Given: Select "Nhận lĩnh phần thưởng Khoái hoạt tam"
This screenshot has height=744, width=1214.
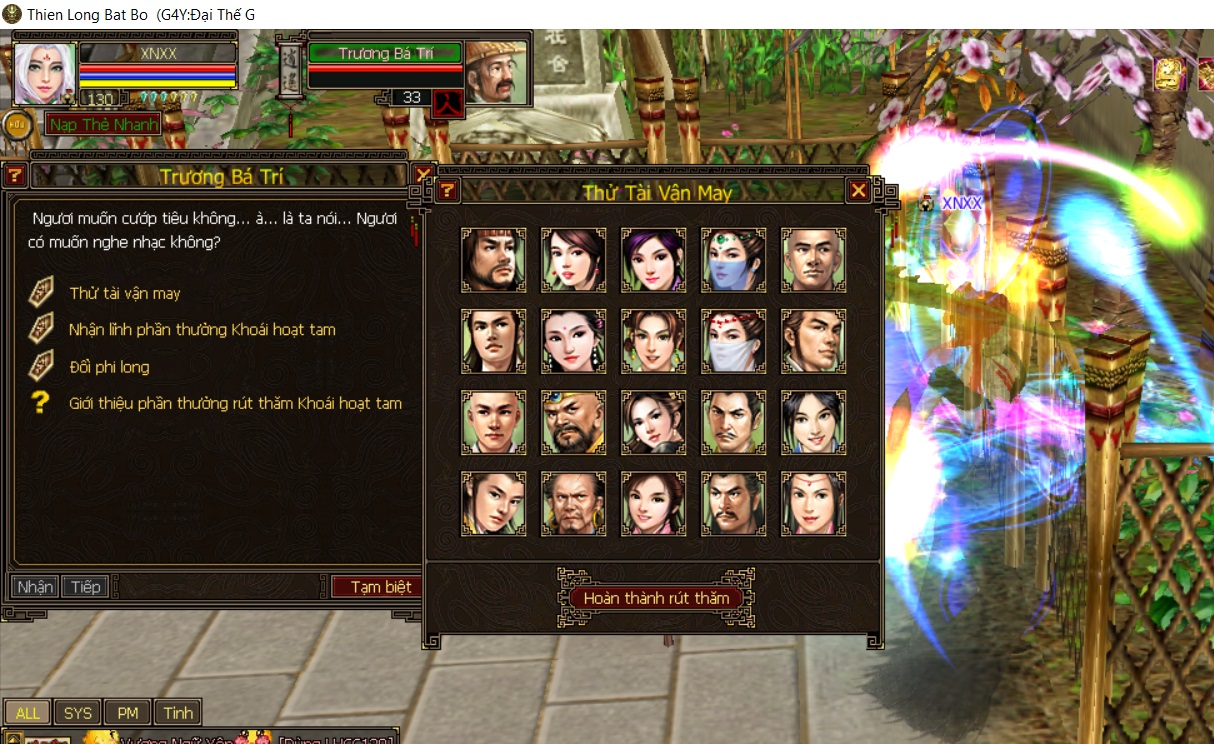Looking at the screenshot, I should pyautogui.click(x=202, y=330).
